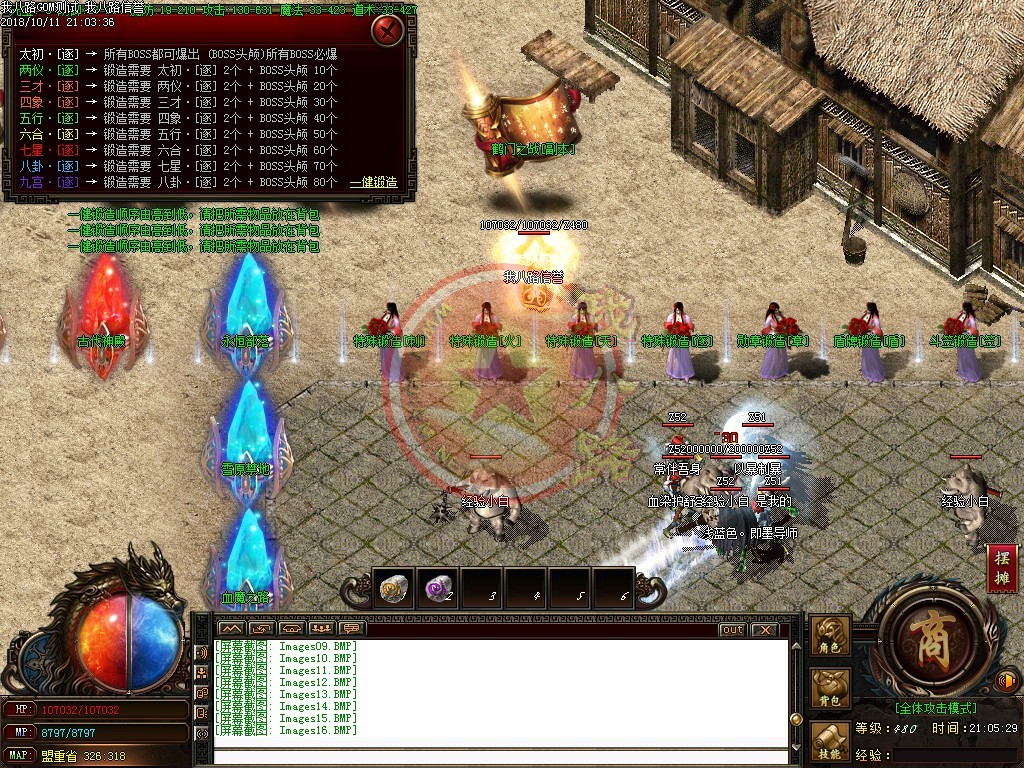Screen dimensions: 1024x768
Task: Open the 背包 backpack
Action: tap(830, 688)
